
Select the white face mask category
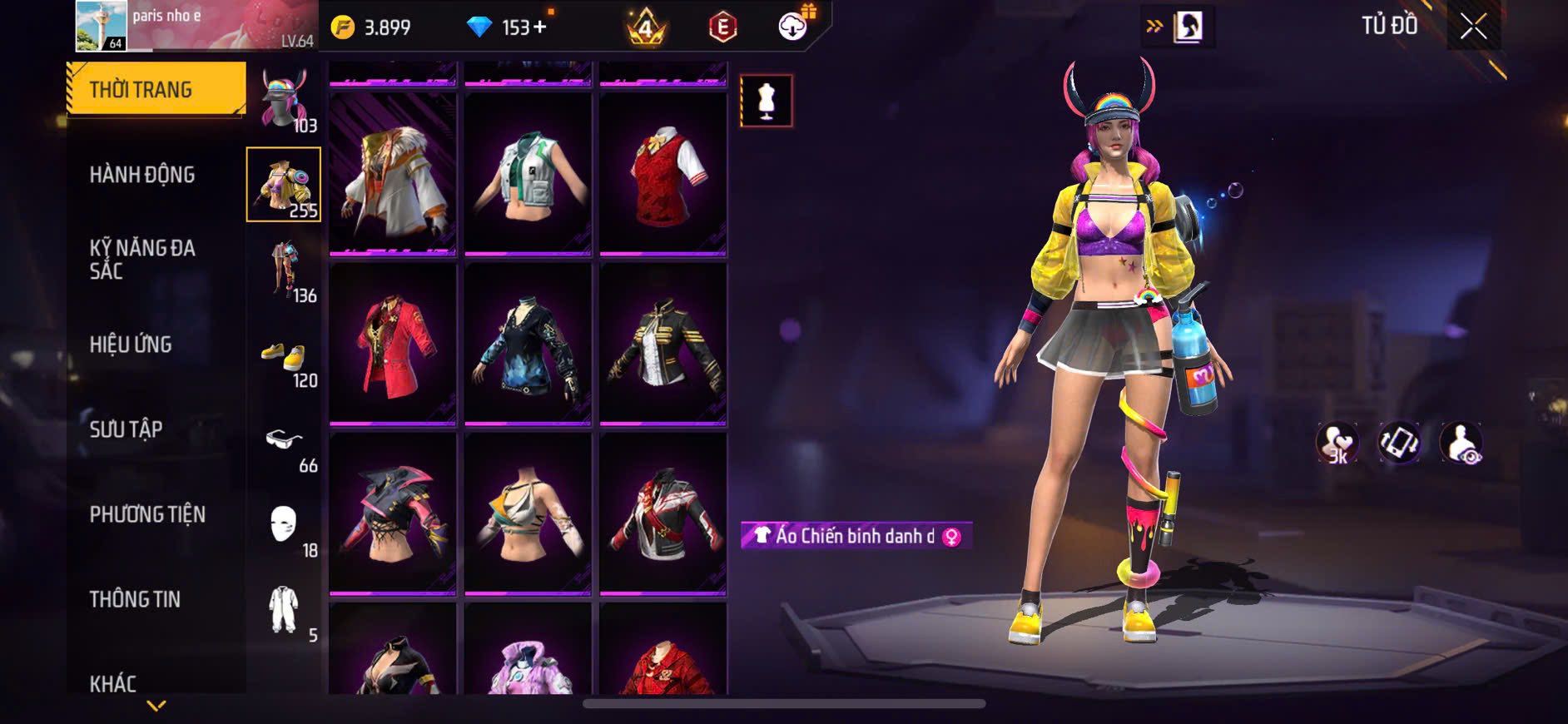[283, 526]
